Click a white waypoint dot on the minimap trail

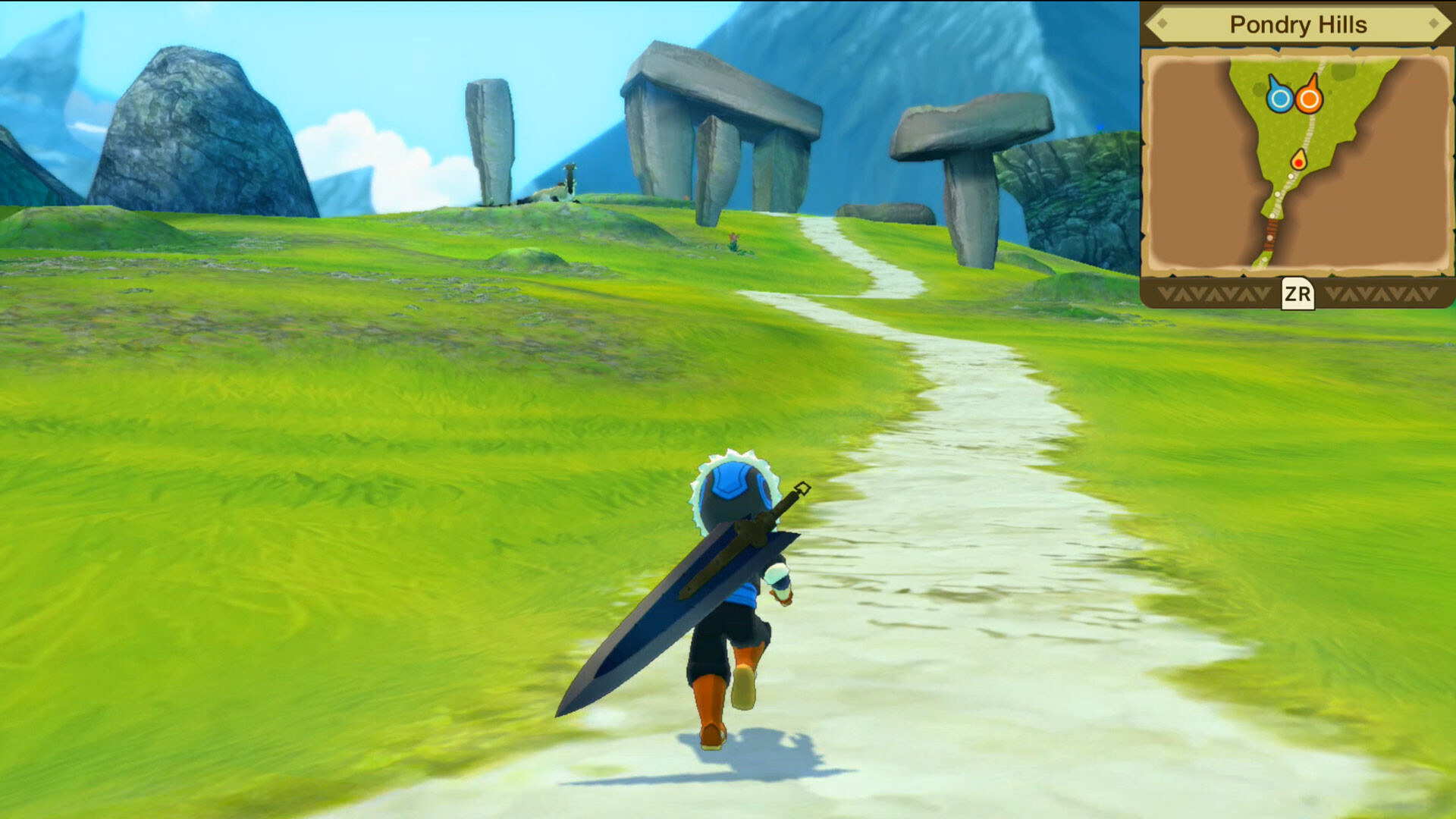1290,176
